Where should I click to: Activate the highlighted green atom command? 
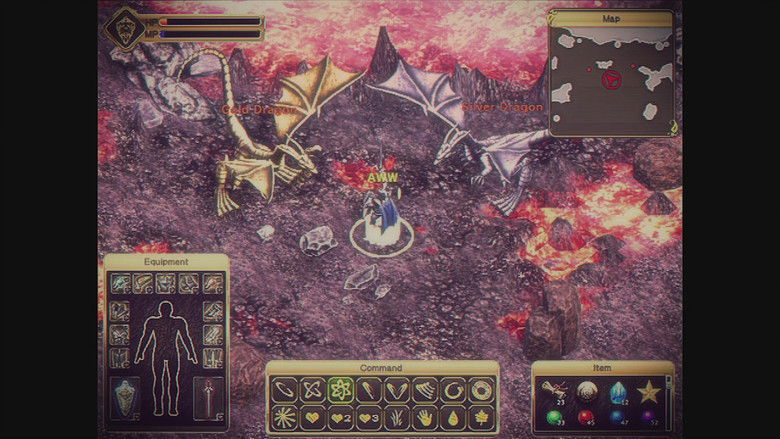(x=341, y=390)
